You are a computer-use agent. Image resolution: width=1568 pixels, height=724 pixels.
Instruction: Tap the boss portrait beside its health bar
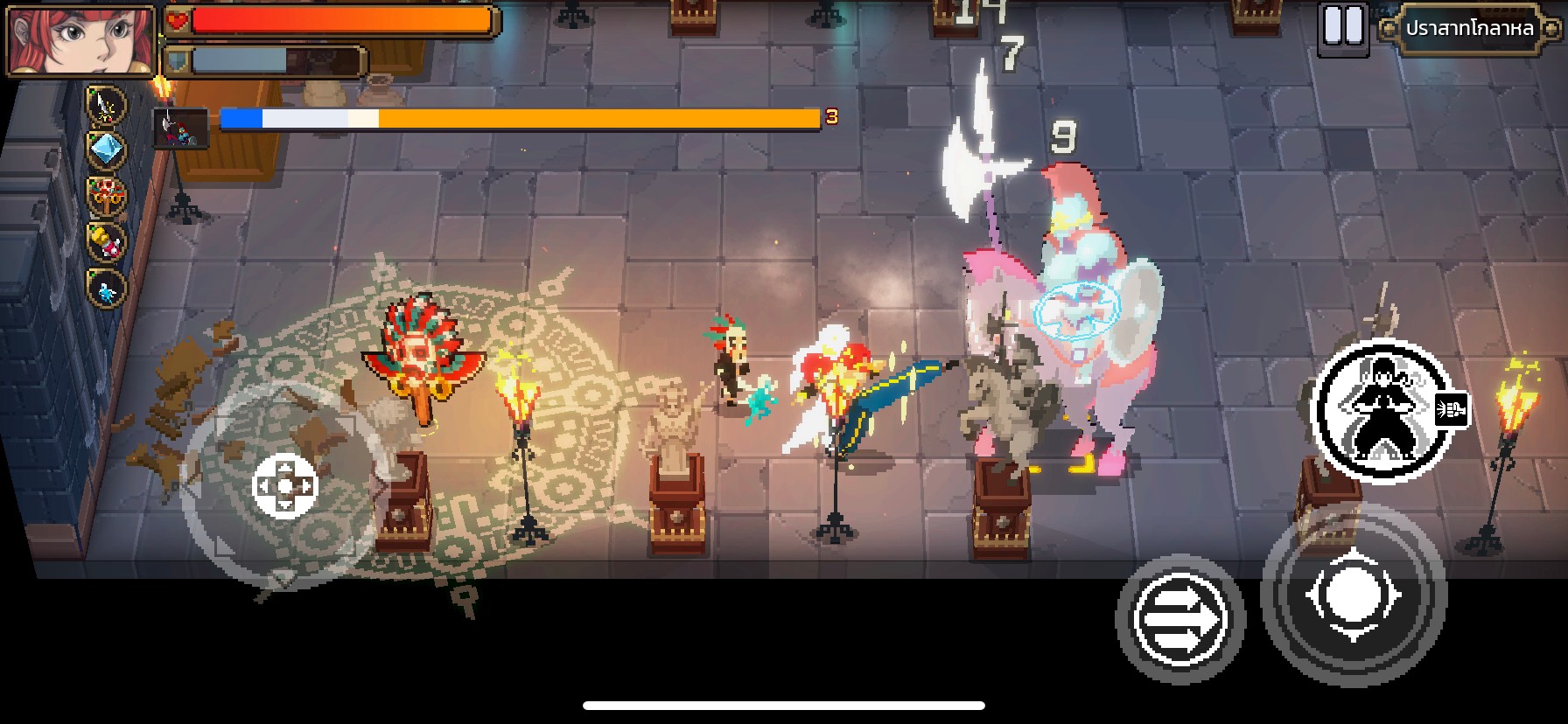[180, 128]
